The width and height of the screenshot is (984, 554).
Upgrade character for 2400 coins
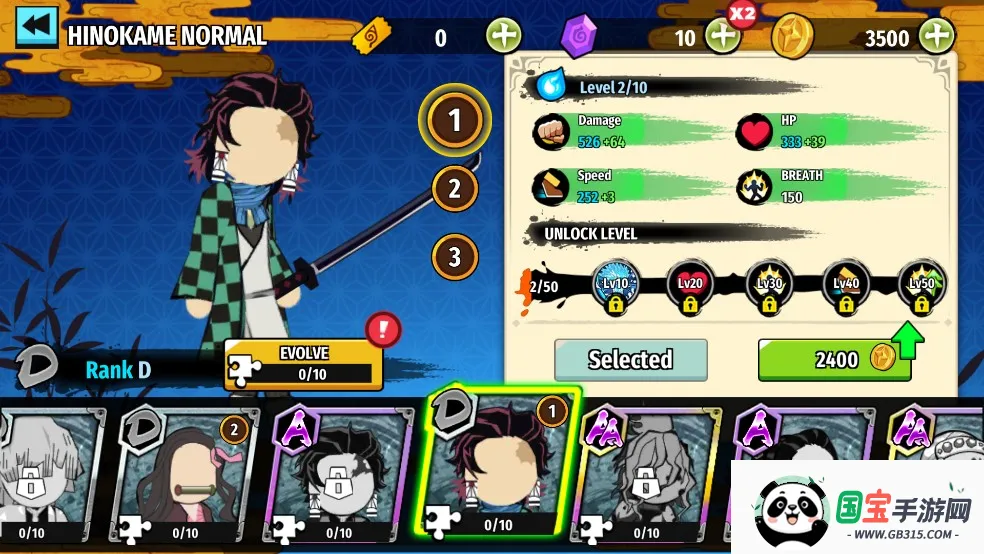[834, 360]
